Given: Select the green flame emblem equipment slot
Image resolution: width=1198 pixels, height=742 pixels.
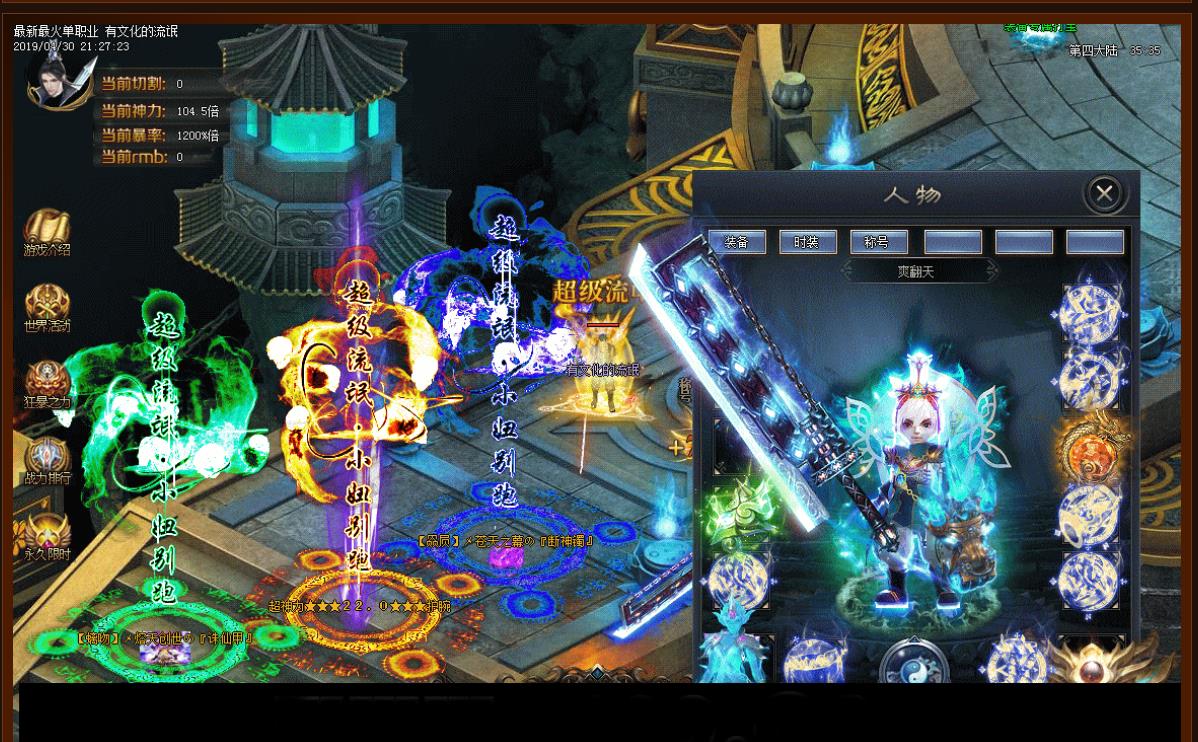Looking at the screenshot, I should tap(741, 507).
